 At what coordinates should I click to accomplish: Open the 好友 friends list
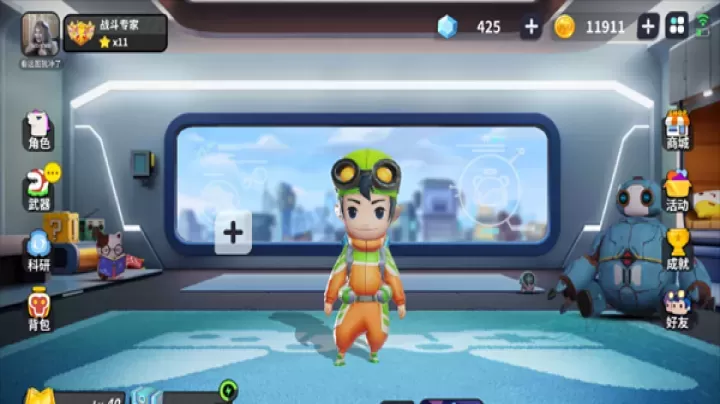tap(678, 309)
